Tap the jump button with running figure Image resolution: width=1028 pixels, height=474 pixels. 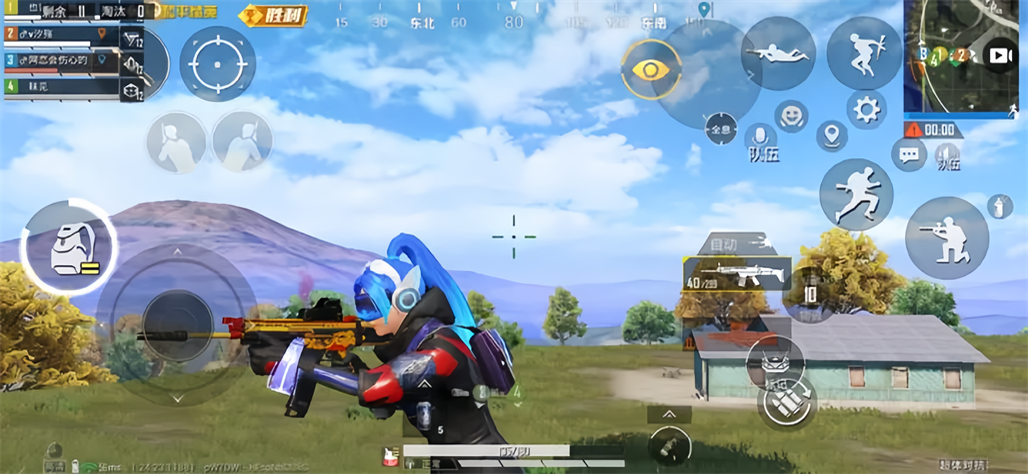coord(856,194)
